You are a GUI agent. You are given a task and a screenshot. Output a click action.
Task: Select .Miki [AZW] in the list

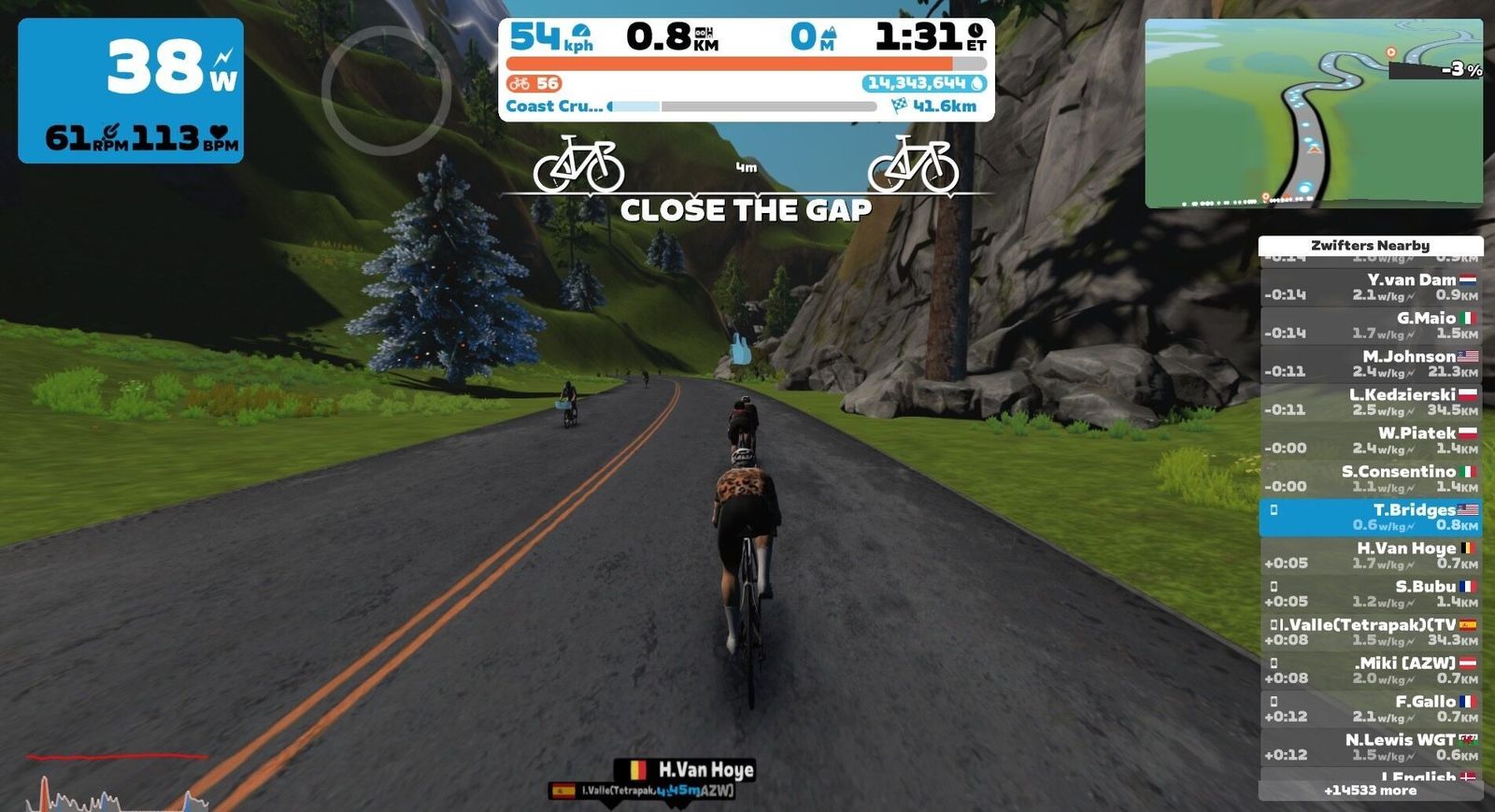coord(1370,670)
